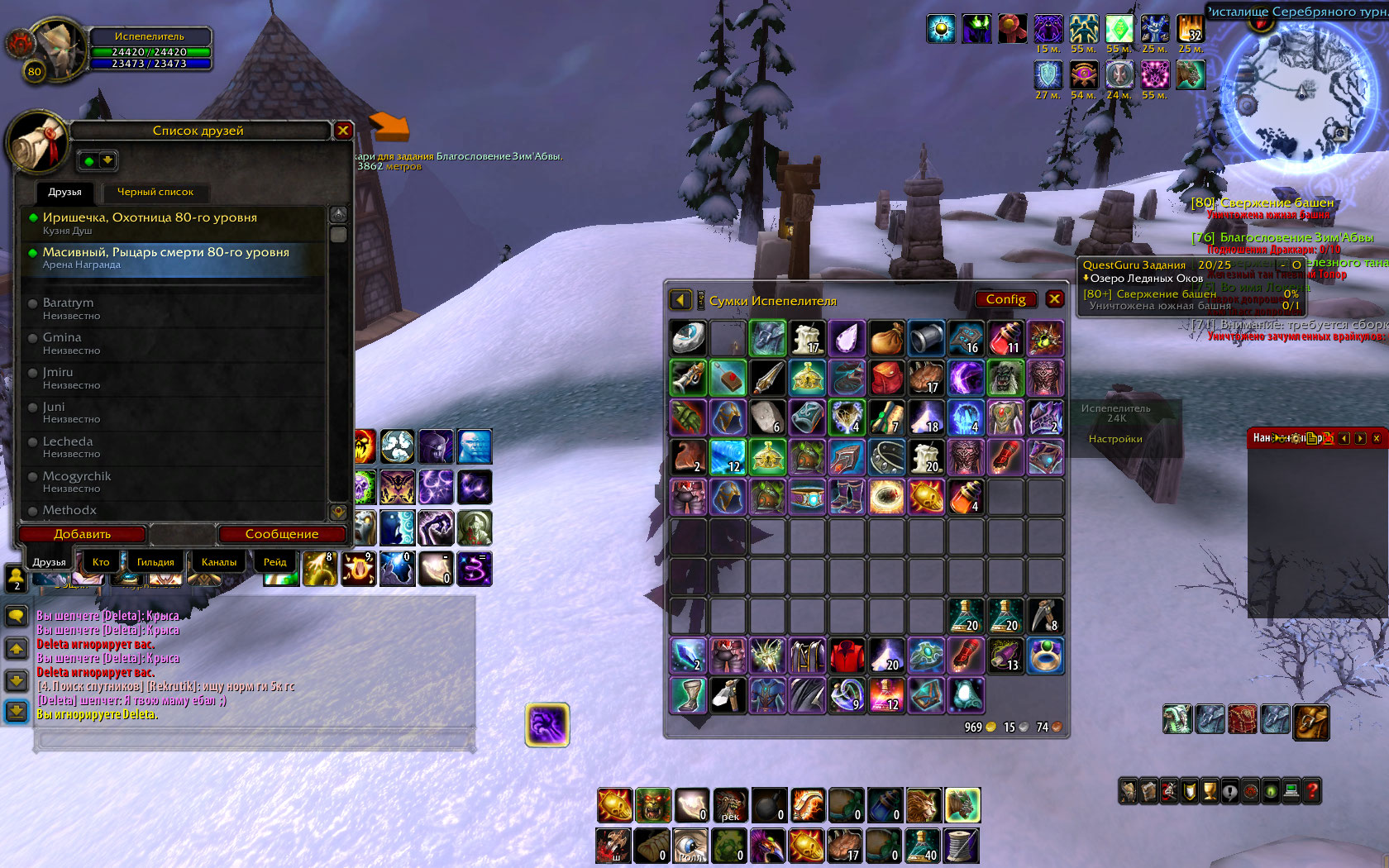
Task: Click the player character portrait
Action: [x=58, y=50]
